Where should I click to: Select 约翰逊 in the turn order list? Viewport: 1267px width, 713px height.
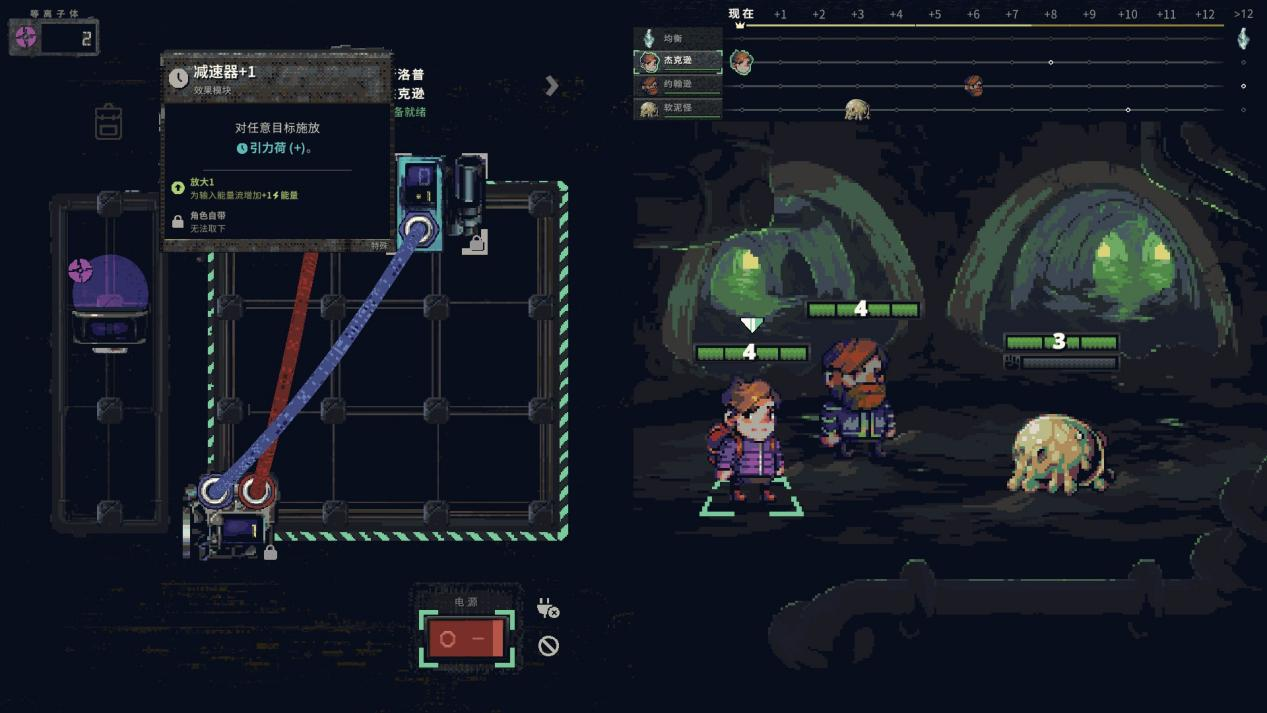coord(678,85)
